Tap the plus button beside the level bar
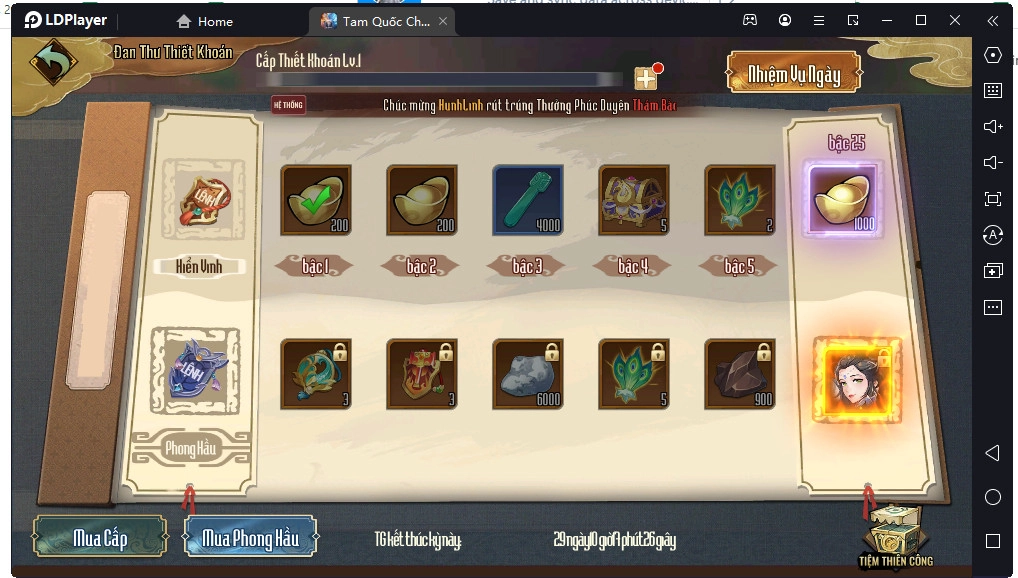Screen dimensions: 1018x578 646,79
